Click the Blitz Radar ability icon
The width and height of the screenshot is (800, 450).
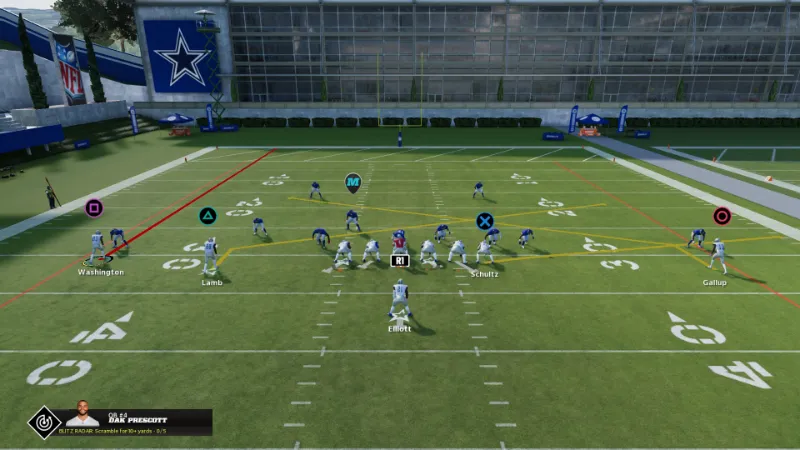click(x=43, y=422)
